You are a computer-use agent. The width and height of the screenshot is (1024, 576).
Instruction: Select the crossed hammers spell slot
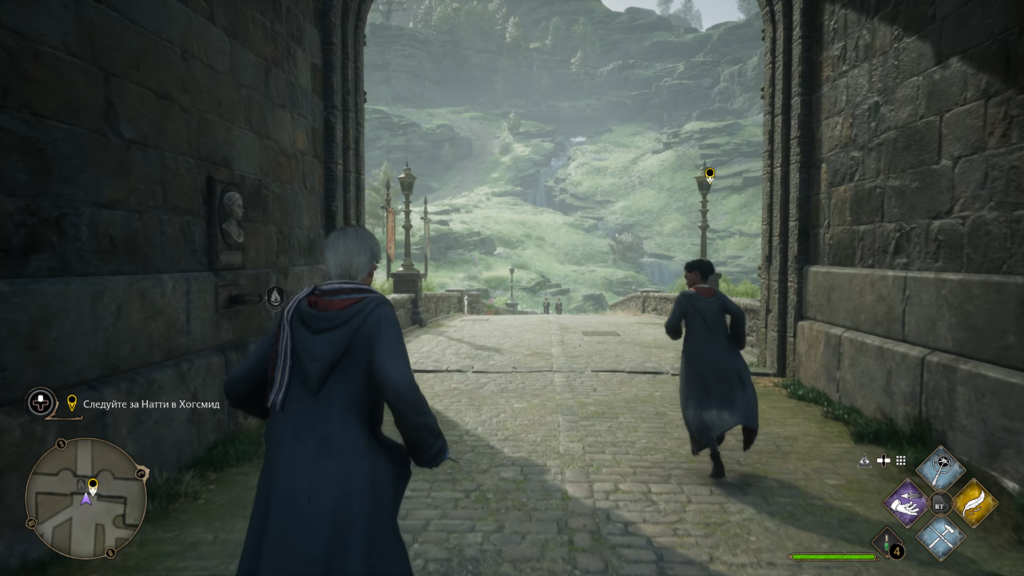coord(940,536)
